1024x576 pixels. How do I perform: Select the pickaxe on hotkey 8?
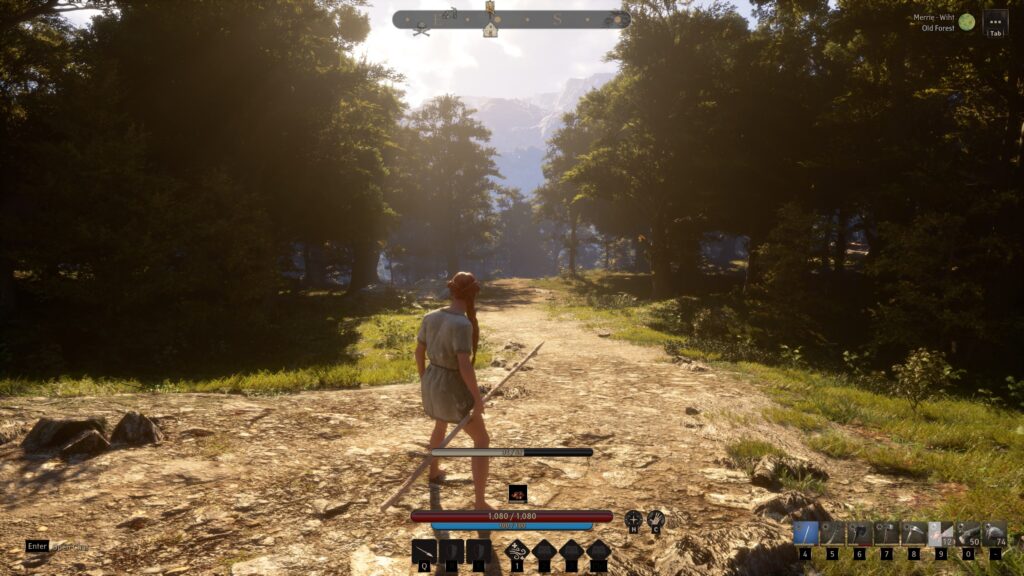point(913,534)
